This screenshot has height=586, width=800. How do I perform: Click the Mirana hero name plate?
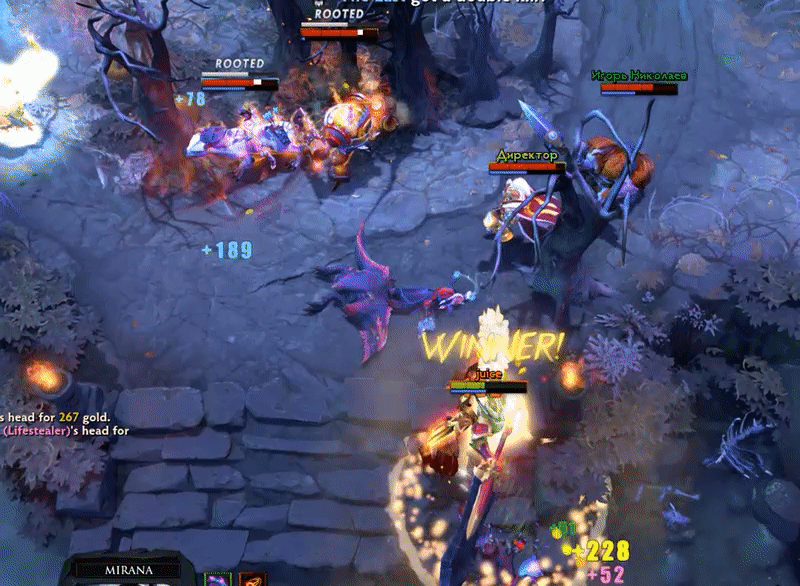[128, 571]
